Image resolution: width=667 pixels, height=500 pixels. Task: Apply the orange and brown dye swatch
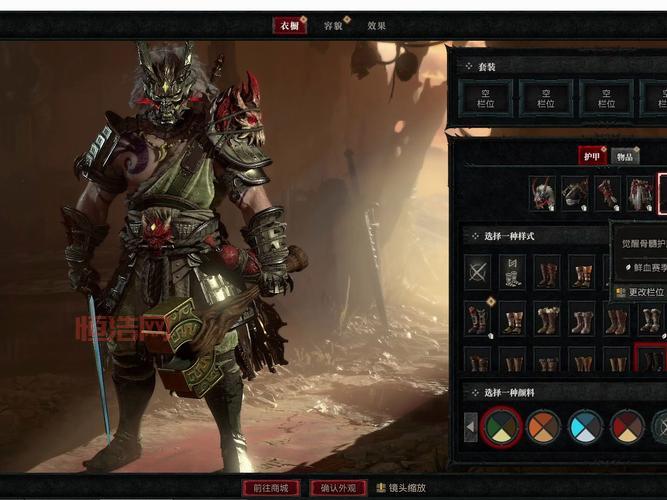(543, 427)
